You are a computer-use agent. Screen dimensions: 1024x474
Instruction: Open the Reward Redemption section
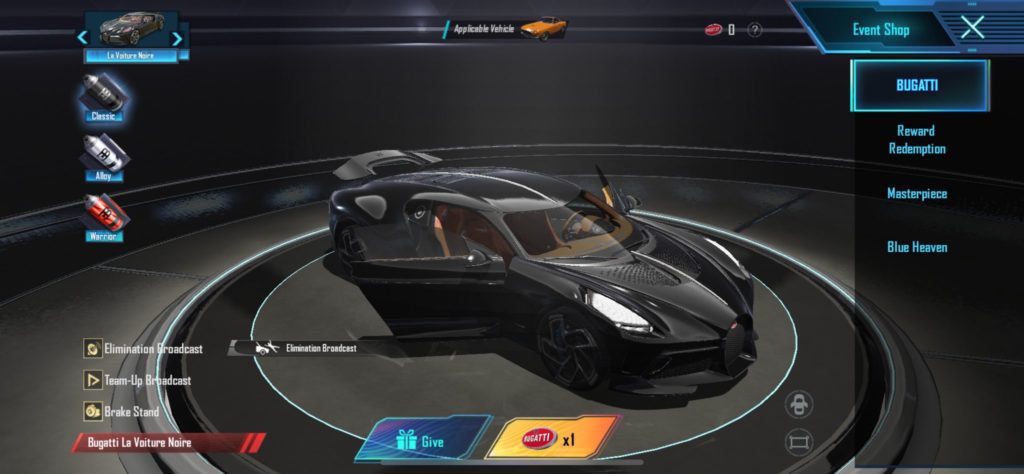click(916, 140)
